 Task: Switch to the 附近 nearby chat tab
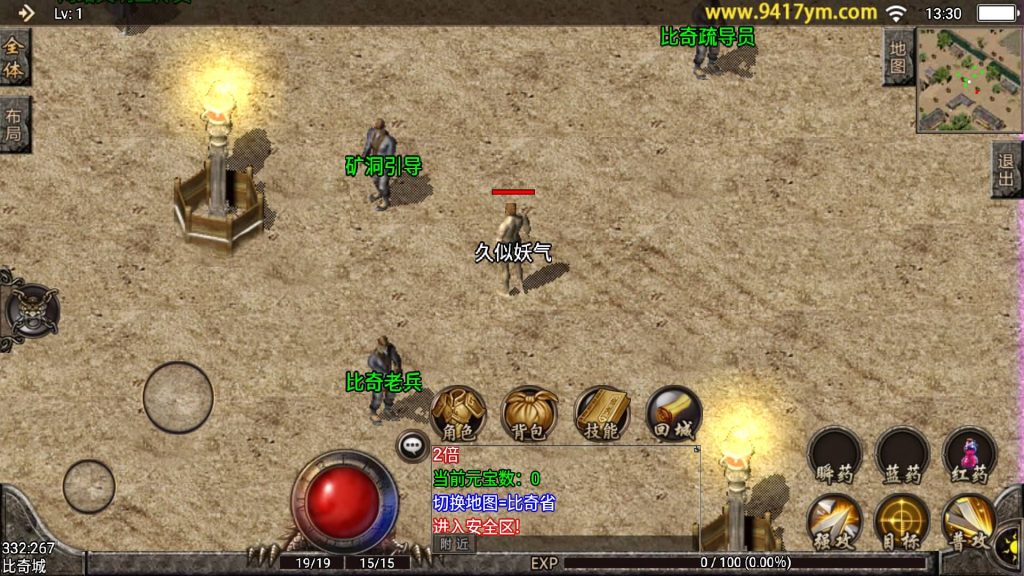(454, 543)
